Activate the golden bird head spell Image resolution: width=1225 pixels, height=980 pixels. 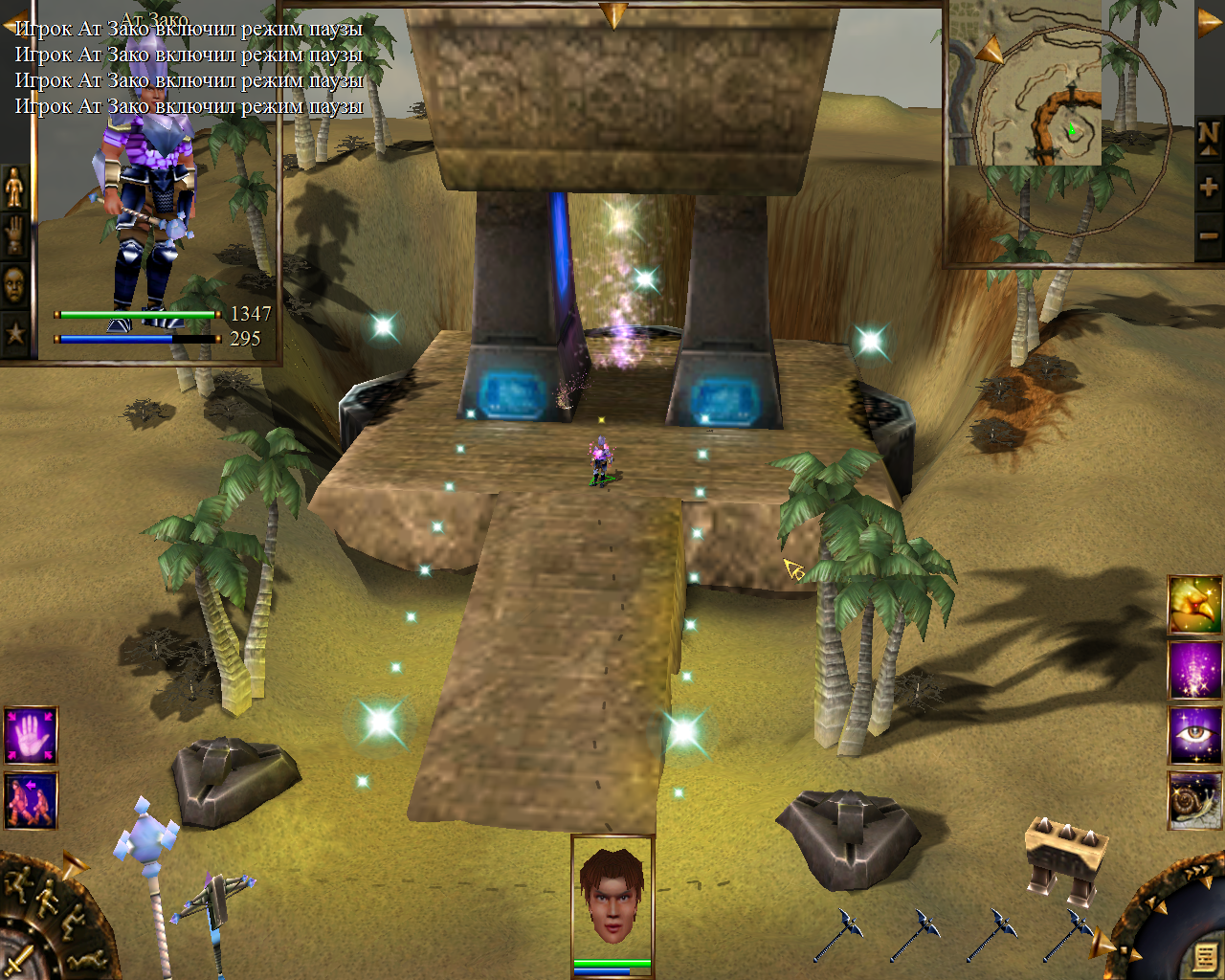pyautogui.click(x=1194, y=605)
